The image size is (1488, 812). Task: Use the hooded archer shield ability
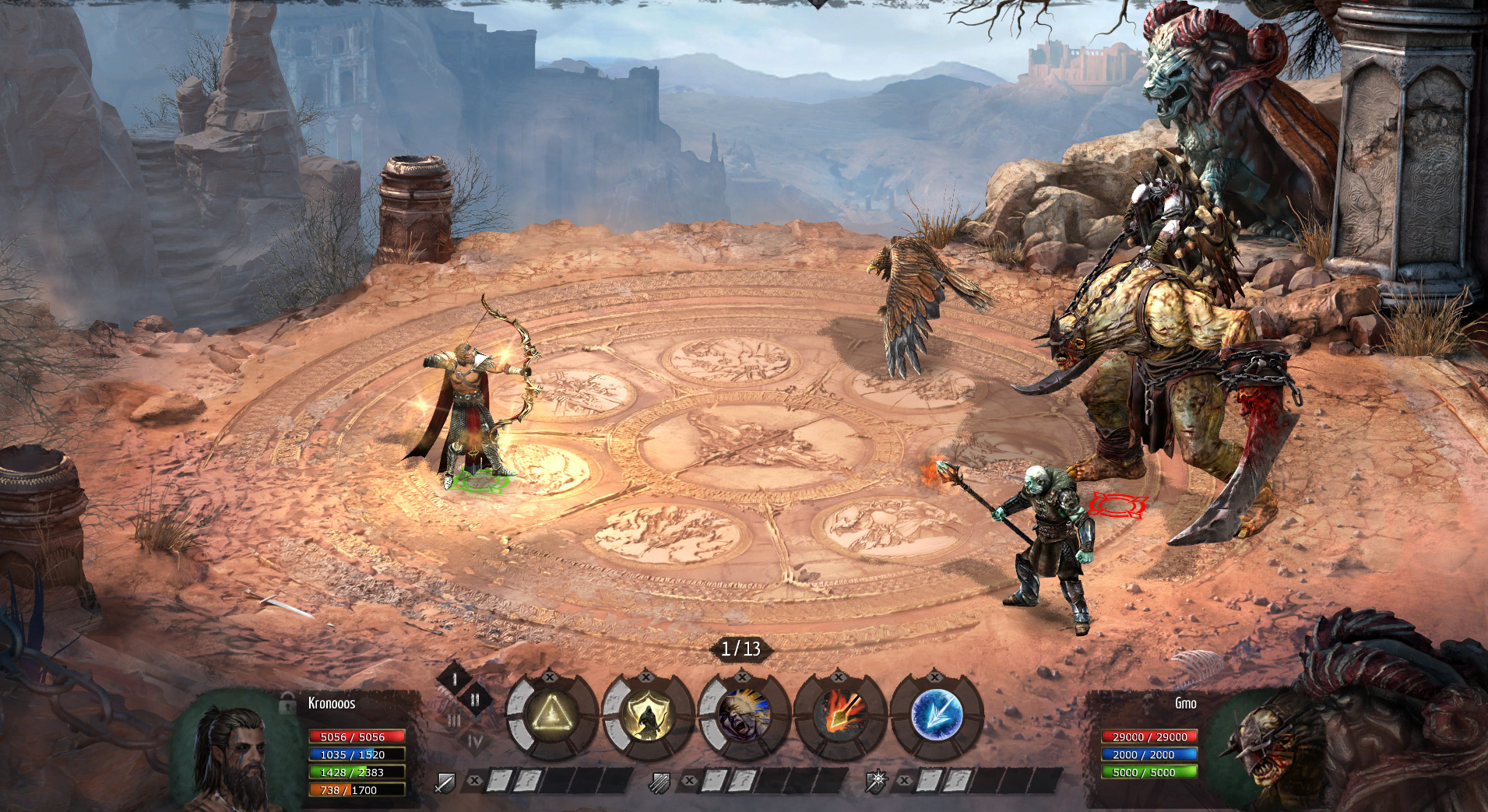pyautogui.click(x=648, y=714)
